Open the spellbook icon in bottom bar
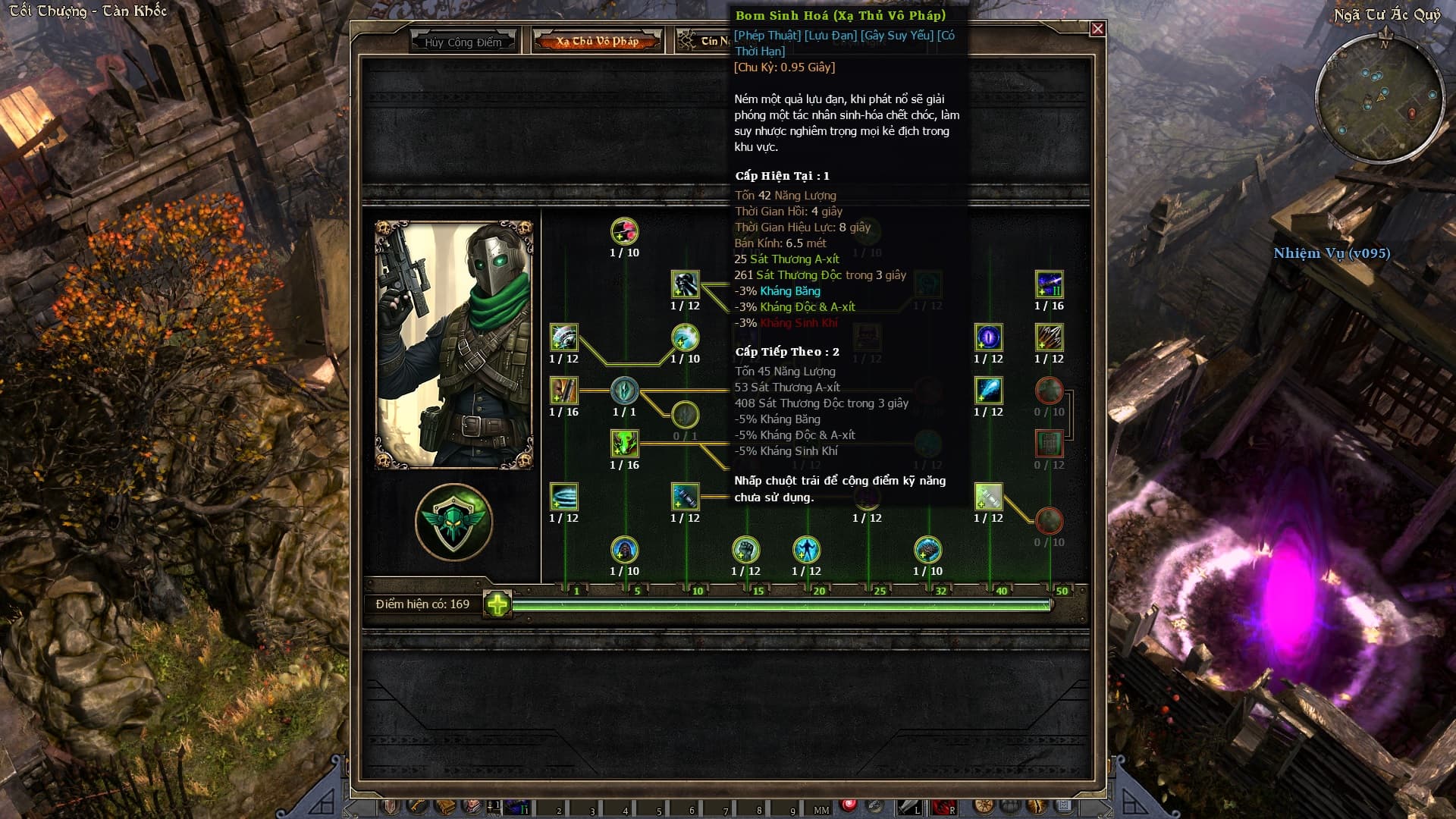Screen dimensions: 1456x819 pos(445,807)
